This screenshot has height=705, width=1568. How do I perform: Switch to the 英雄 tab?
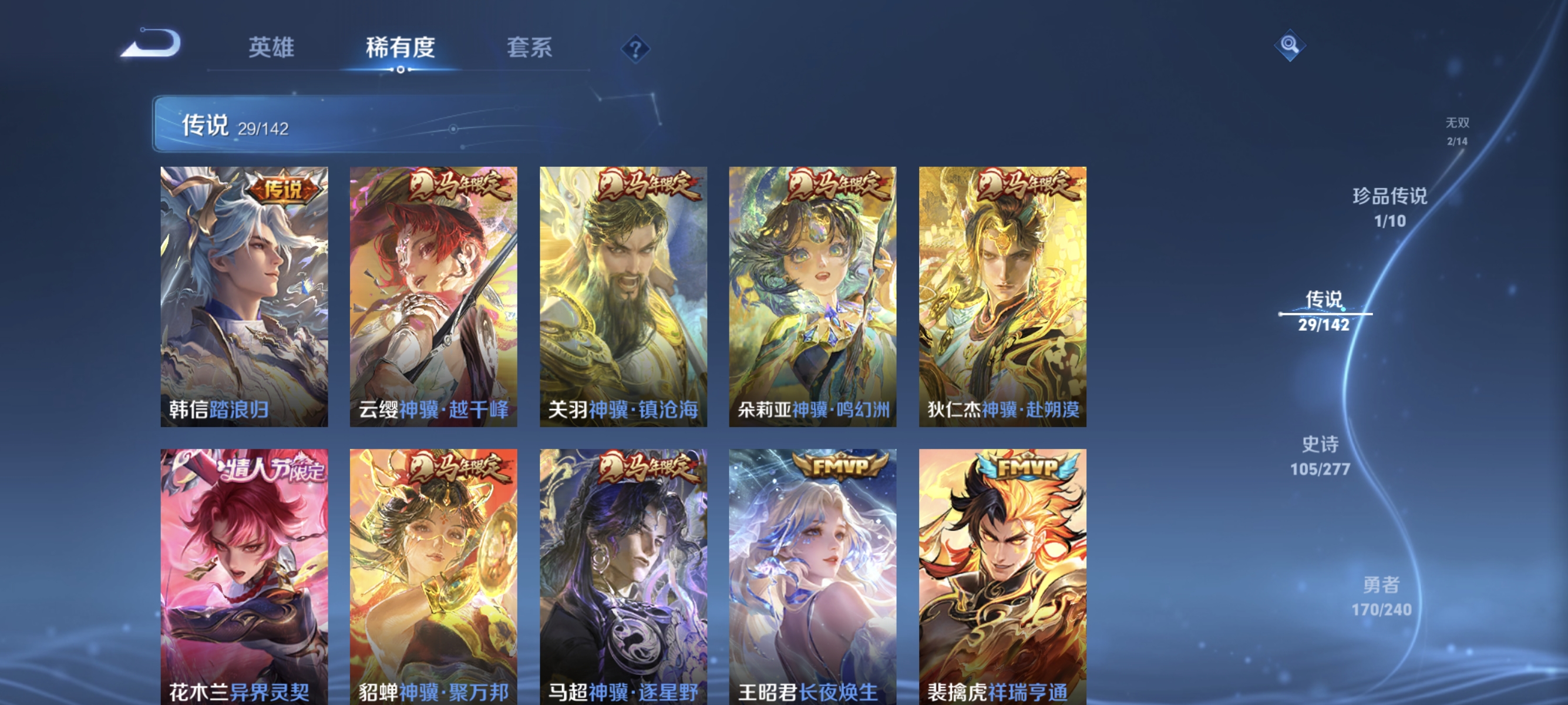coord(271,48)
